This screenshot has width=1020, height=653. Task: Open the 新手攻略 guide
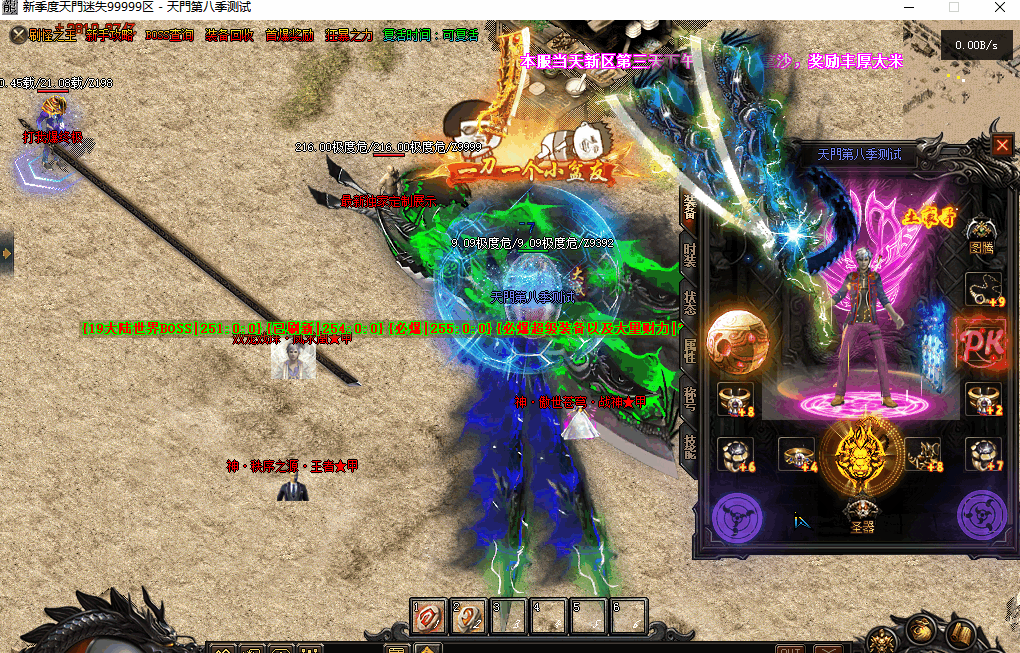pyautogui.click(x=109, y=35)
